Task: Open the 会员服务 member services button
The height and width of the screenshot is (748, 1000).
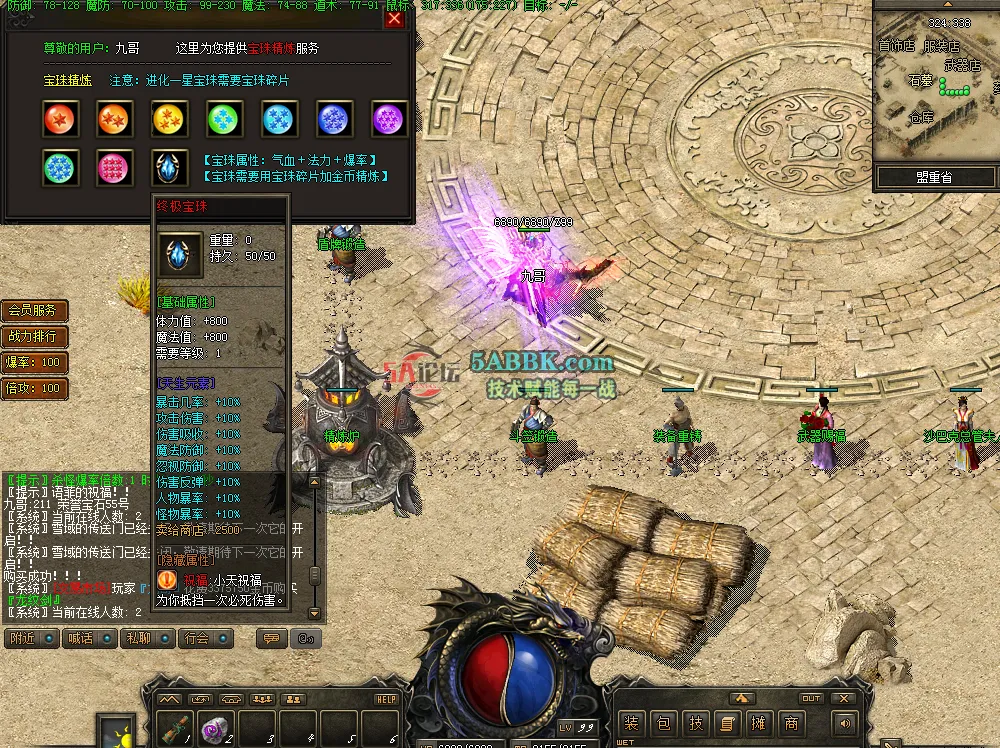Action: tap(34, 311)
